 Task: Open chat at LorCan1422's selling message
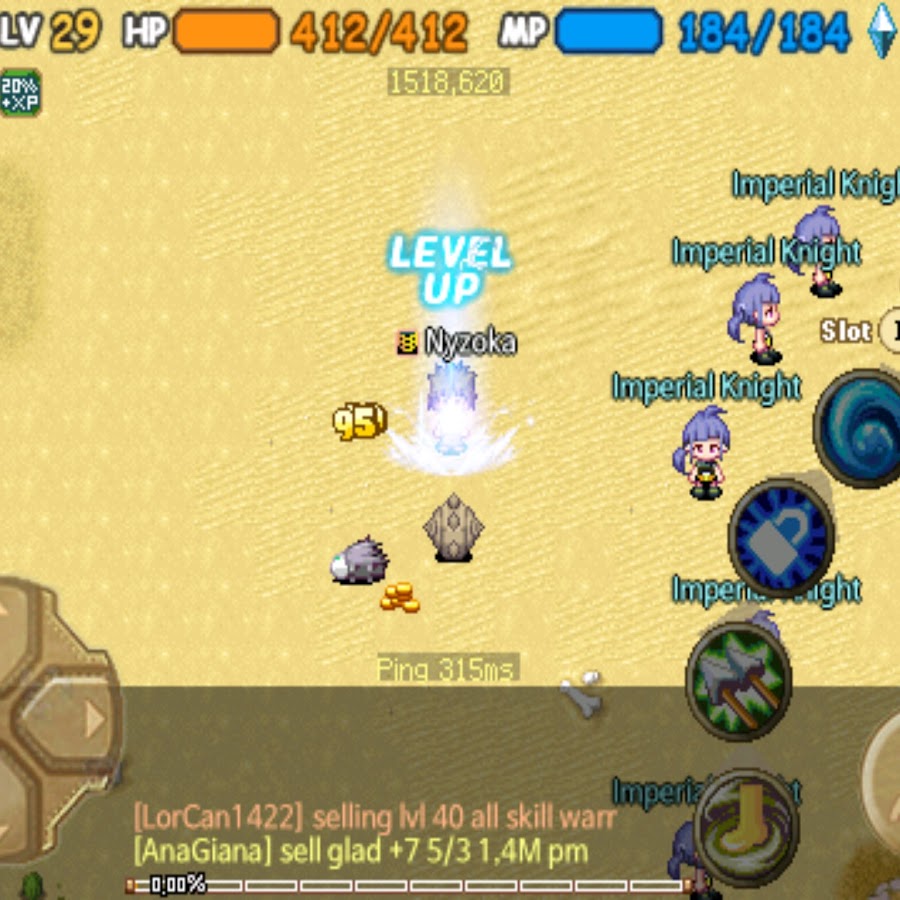pyautogui.click(x=374, y=817)
